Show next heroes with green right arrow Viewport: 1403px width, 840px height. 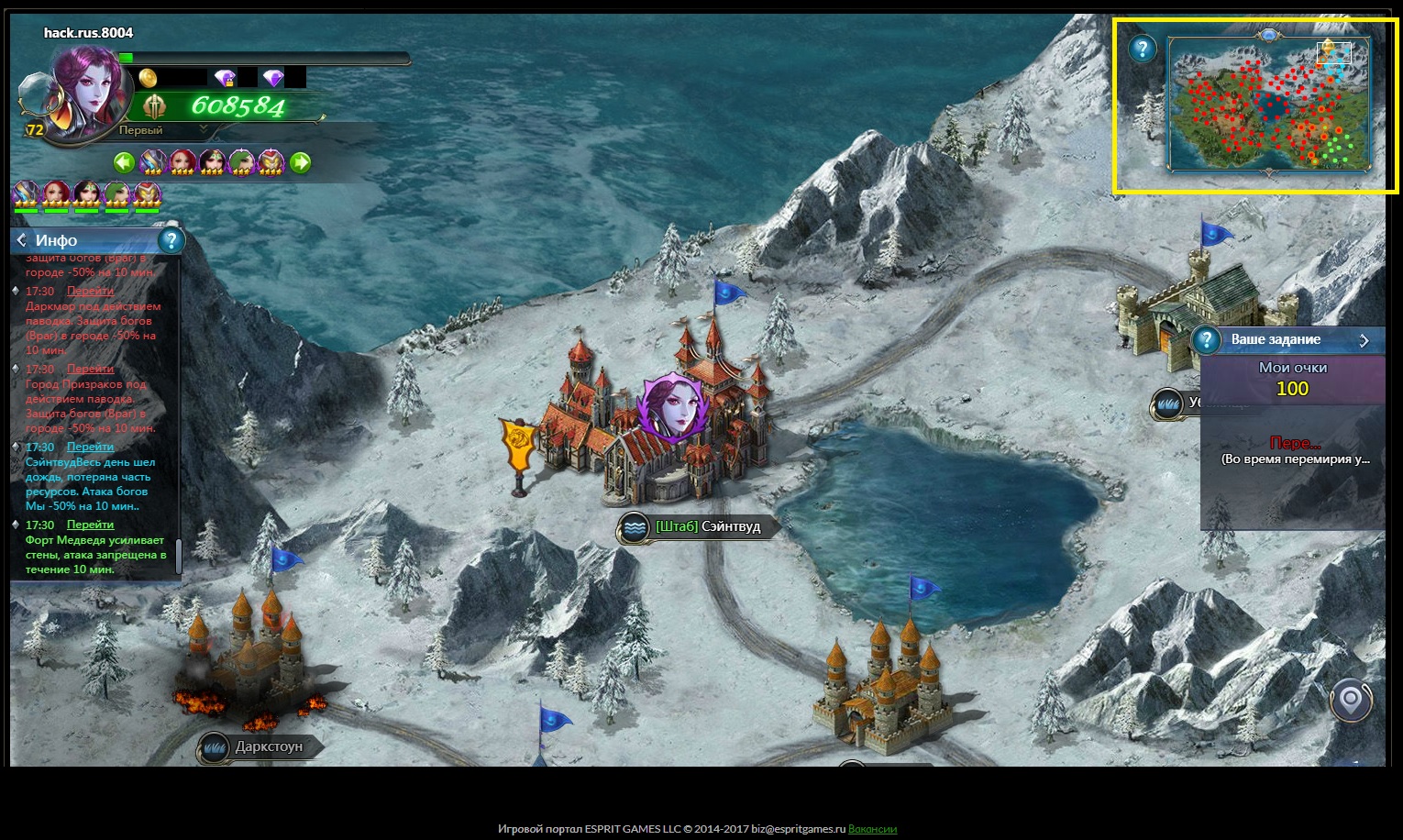[x=300, y=163]
